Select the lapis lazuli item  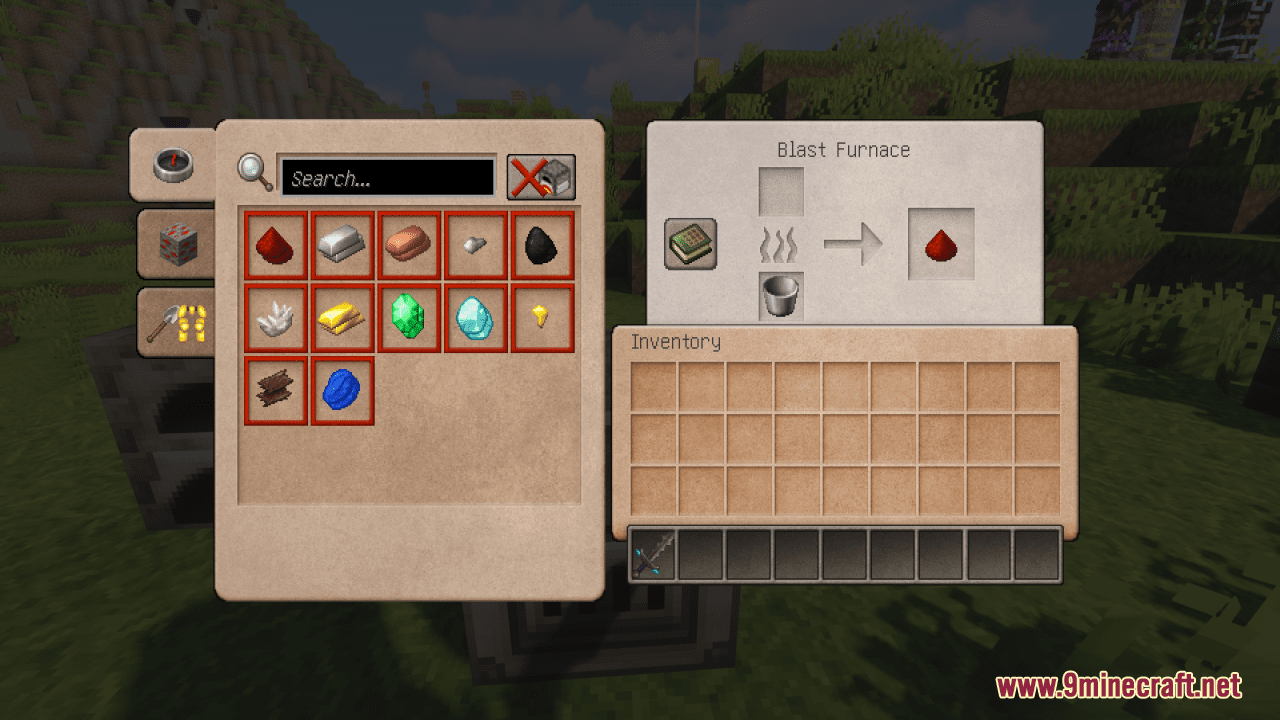342,389
